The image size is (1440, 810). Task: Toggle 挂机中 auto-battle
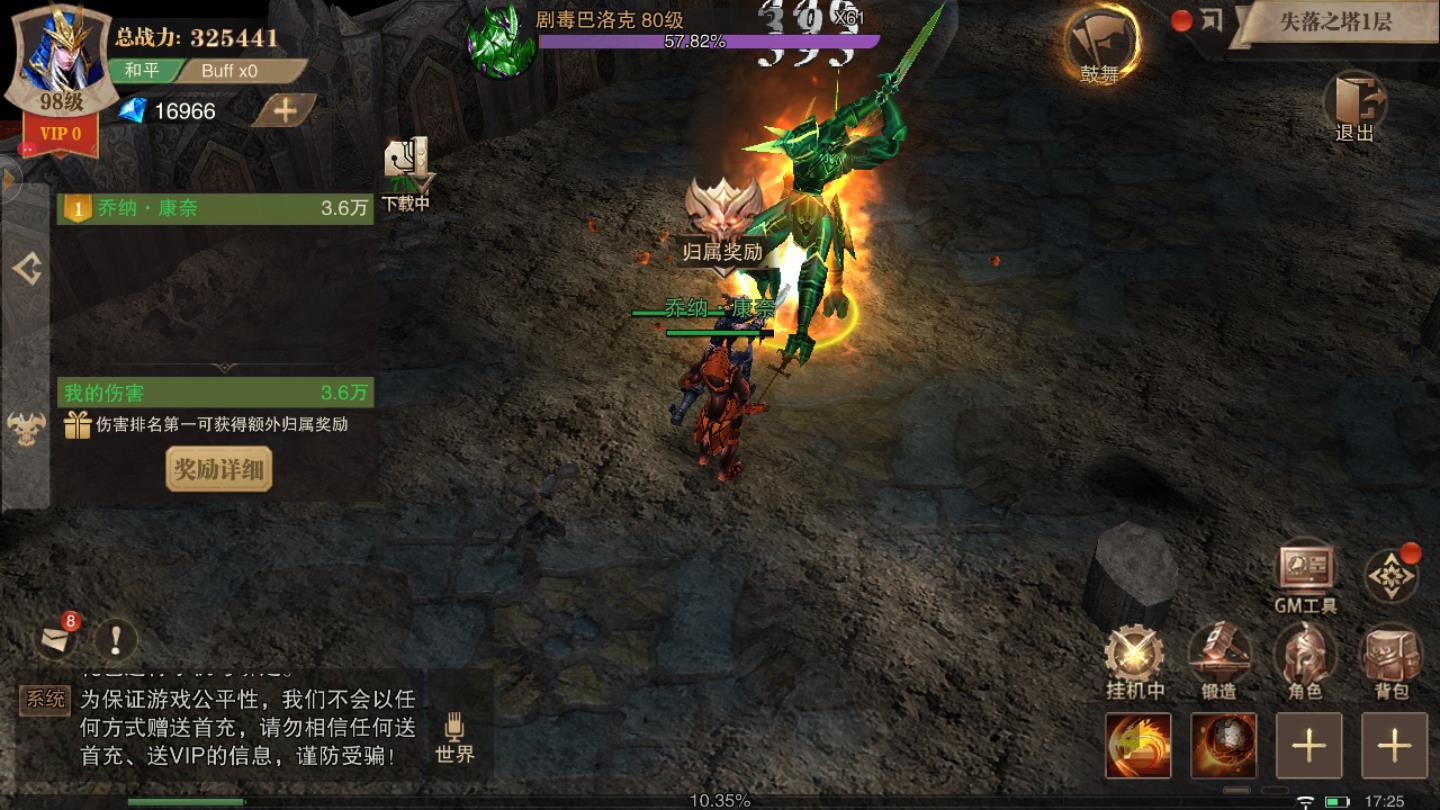coord(1134,662)
